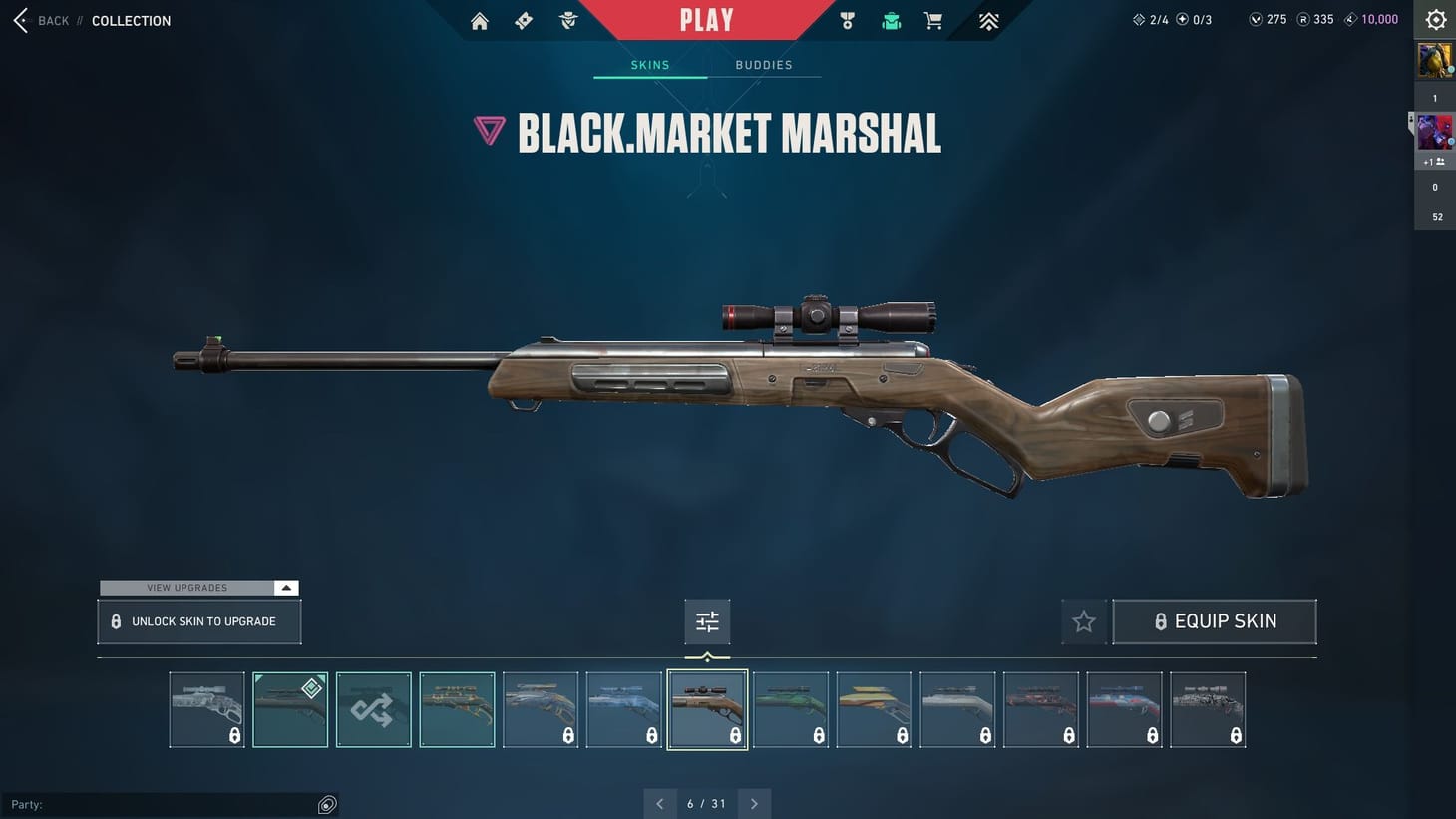The image size is (1456, 819).
Task: Open the Store shopping cart icon
Action: (932, 20)
